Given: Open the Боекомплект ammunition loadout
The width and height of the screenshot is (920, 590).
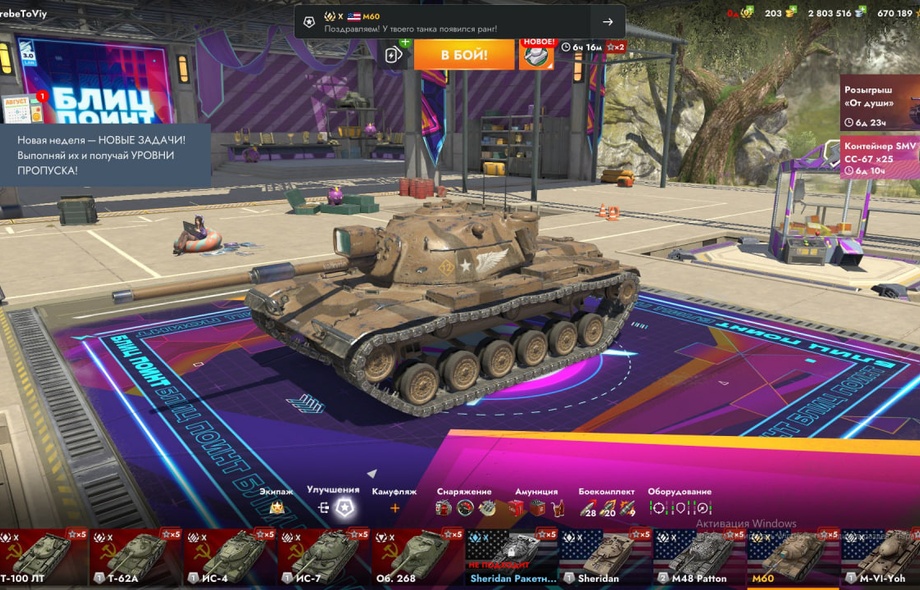Looking at the screenshot, I should point(607,508).
